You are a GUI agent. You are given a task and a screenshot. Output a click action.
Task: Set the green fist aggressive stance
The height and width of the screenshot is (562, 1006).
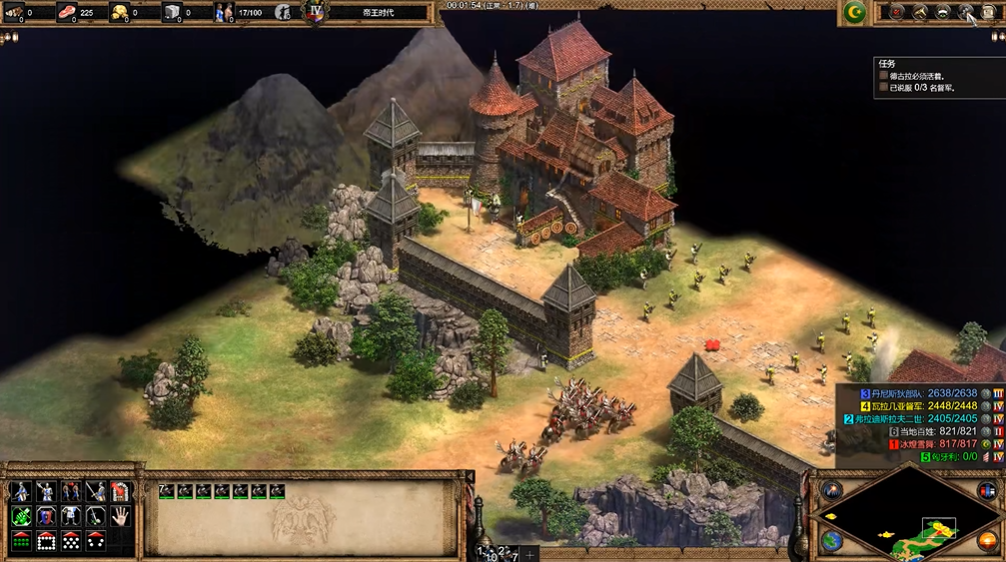point(21,516)
